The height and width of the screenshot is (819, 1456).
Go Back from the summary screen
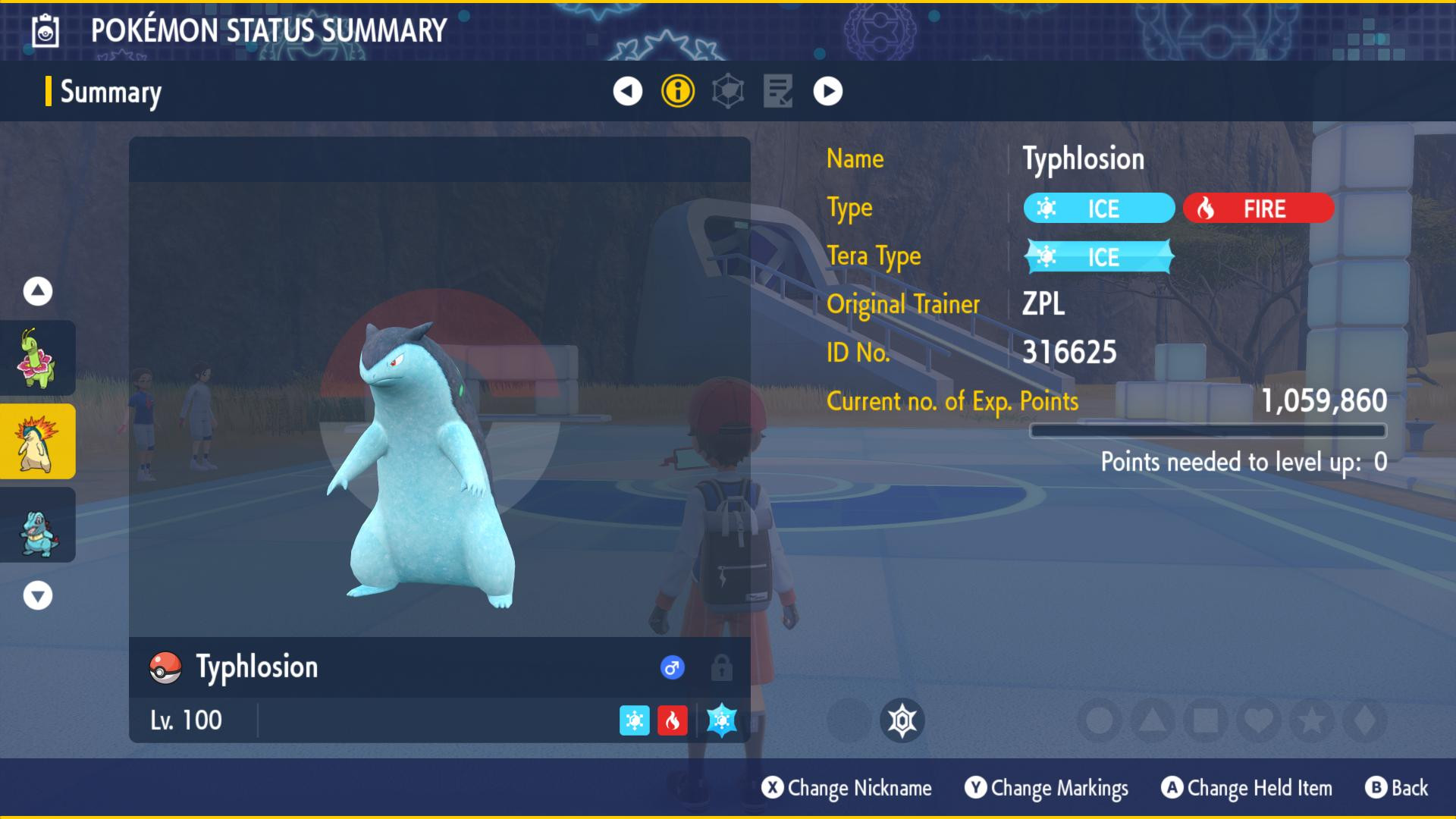[1397, 788]
